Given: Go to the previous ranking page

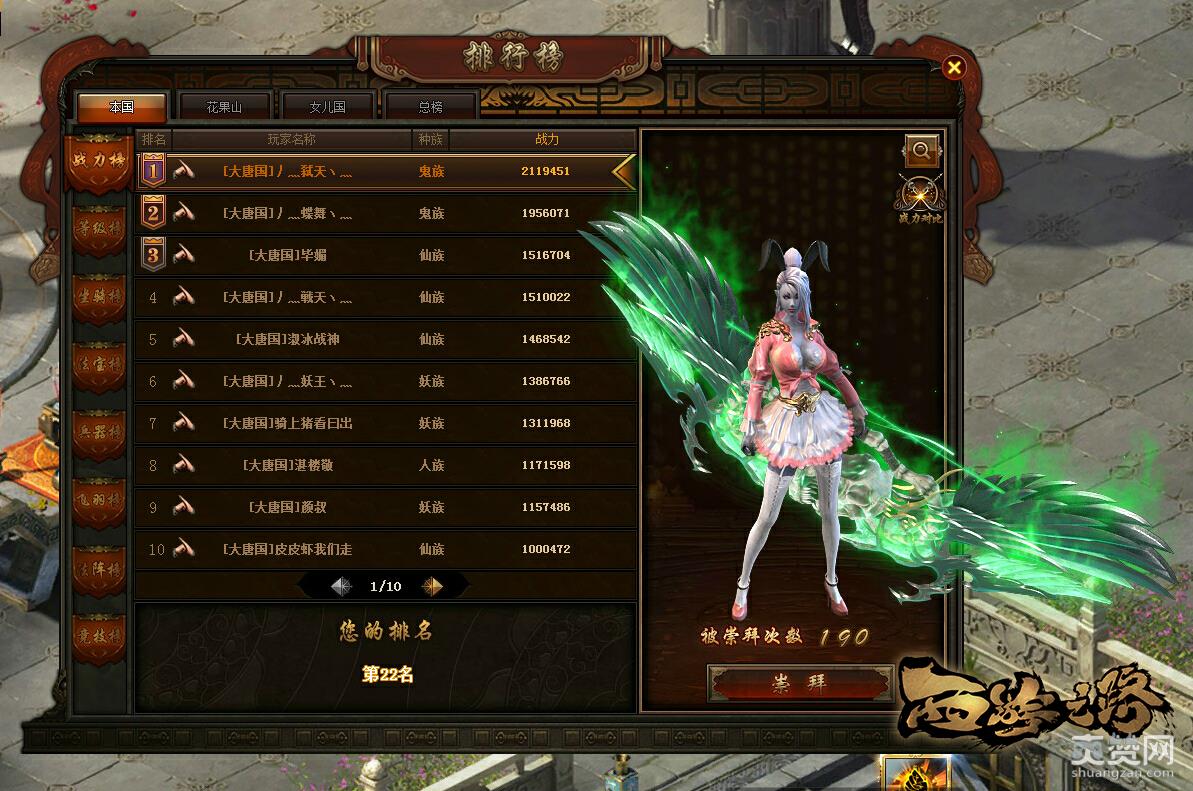Looking at the screenshot, I should tap(341, 586).
